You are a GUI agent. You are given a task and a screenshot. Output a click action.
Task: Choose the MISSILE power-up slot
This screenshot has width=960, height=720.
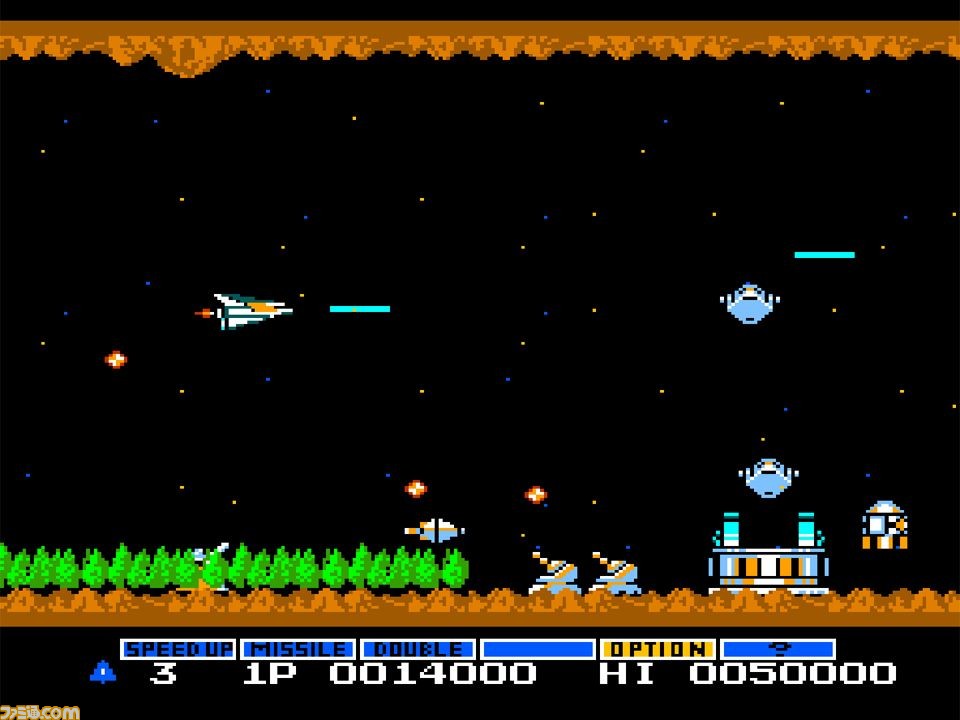[298, 649]
